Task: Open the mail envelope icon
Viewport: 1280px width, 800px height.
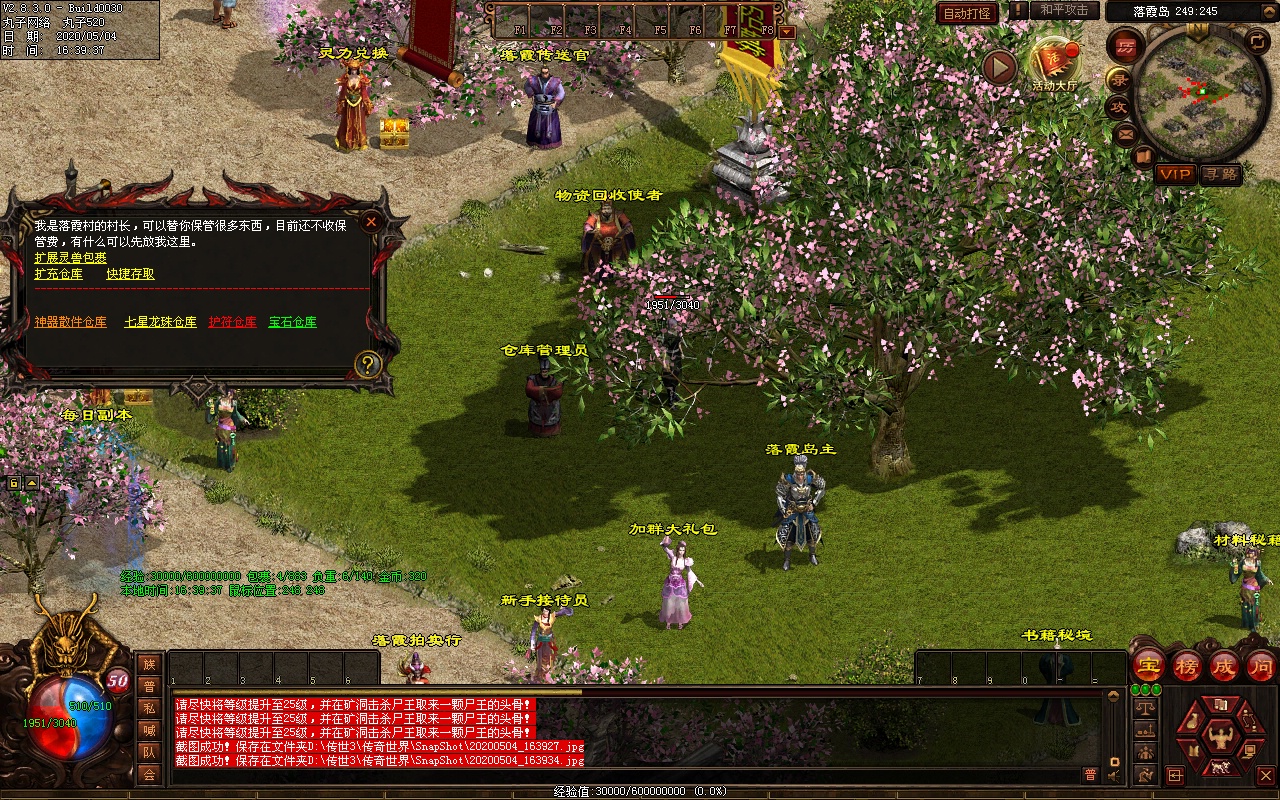Action: click(1127, 133)
